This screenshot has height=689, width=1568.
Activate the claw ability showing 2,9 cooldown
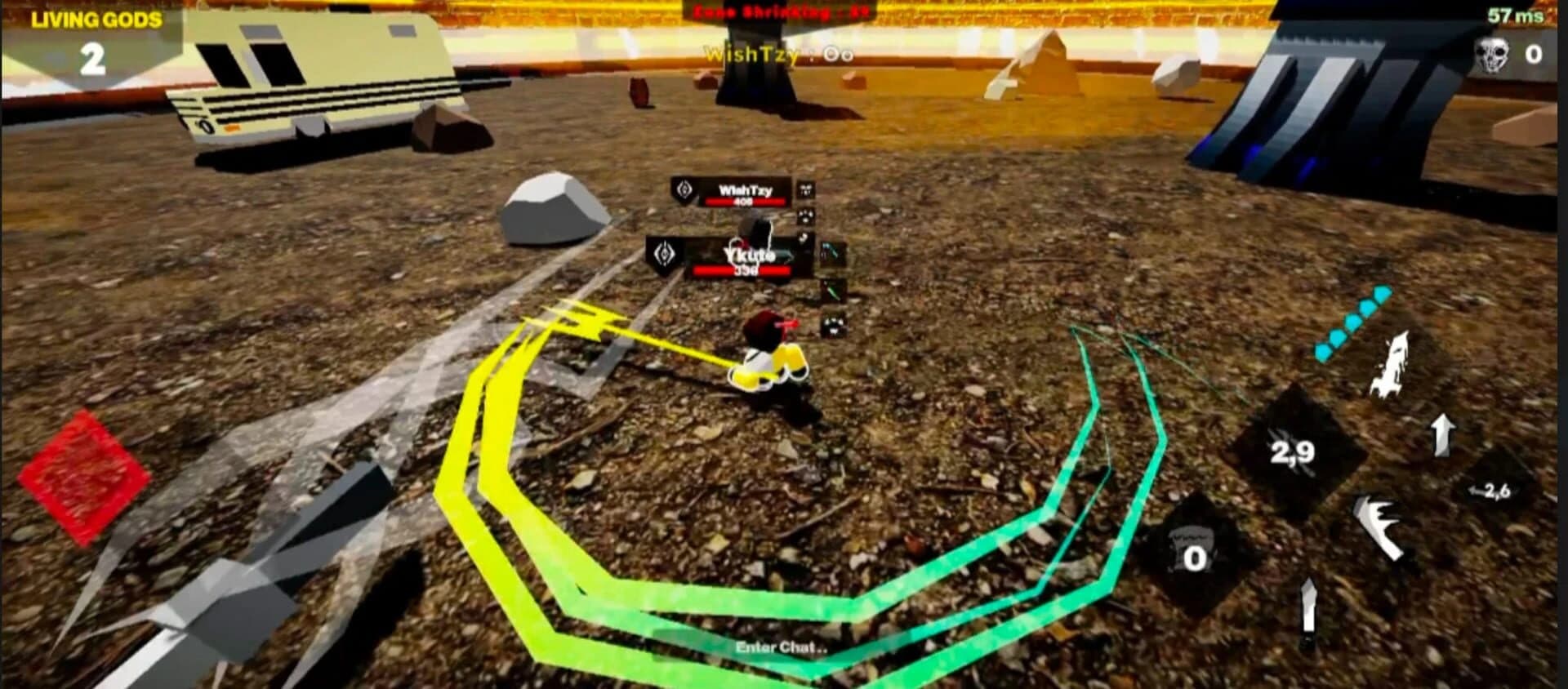[x=1294, y=451]
